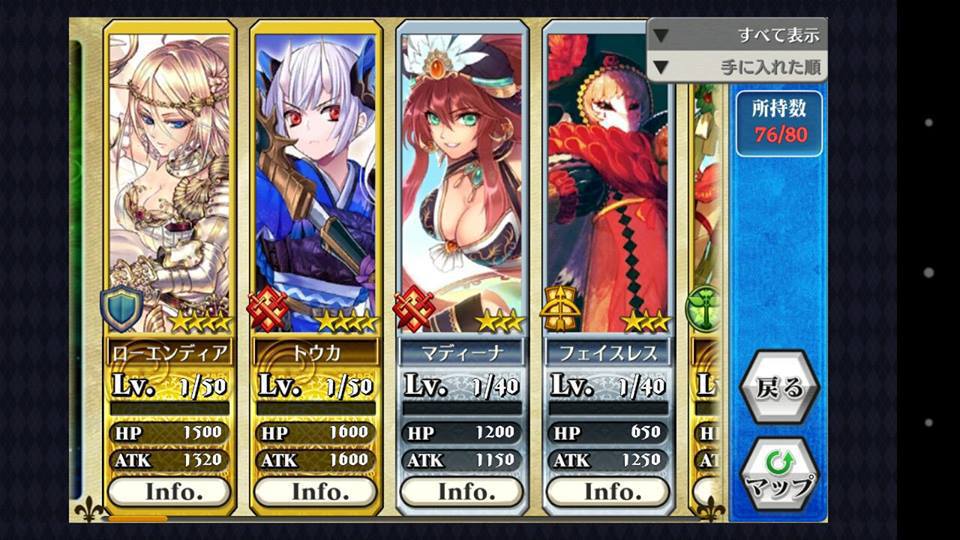
Task: Show Info for トウカ card
Action: [316, 491]
